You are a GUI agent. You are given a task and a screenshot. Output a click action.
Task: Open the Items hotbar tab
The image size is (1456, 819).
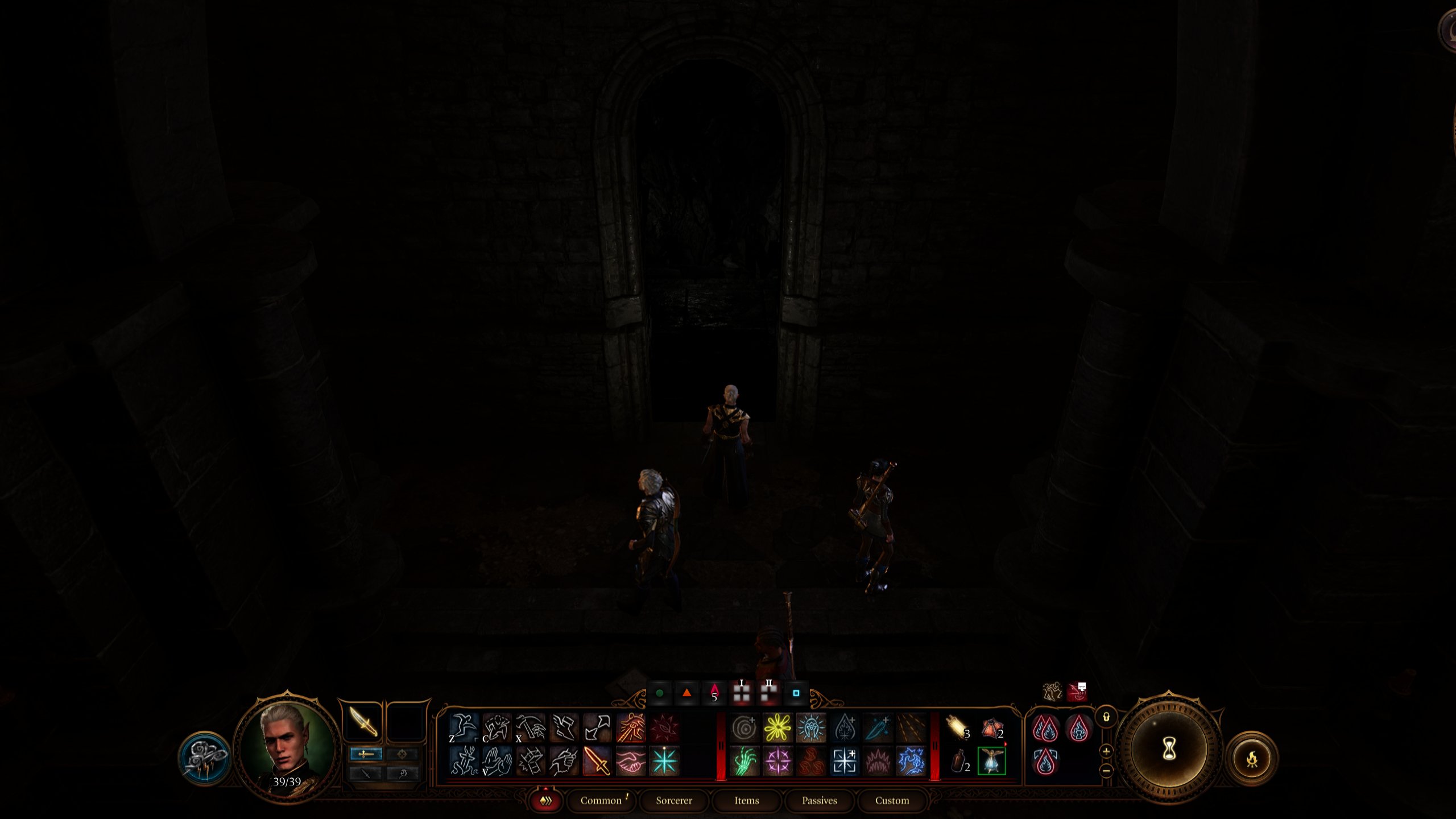pos(747,801)
